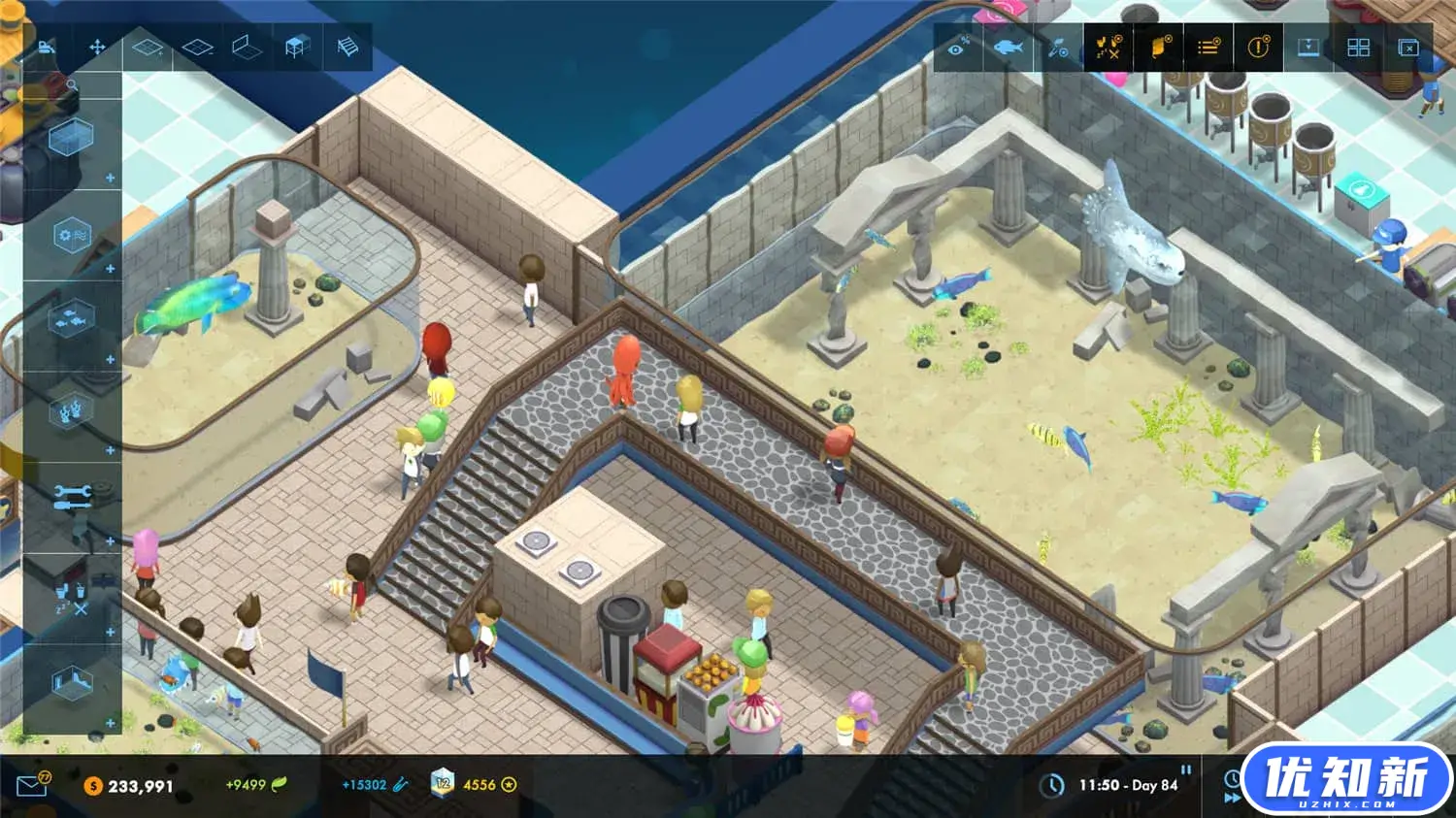Activate the four-arrow move tool
1456x818 pixels.
tap(97, 47)
